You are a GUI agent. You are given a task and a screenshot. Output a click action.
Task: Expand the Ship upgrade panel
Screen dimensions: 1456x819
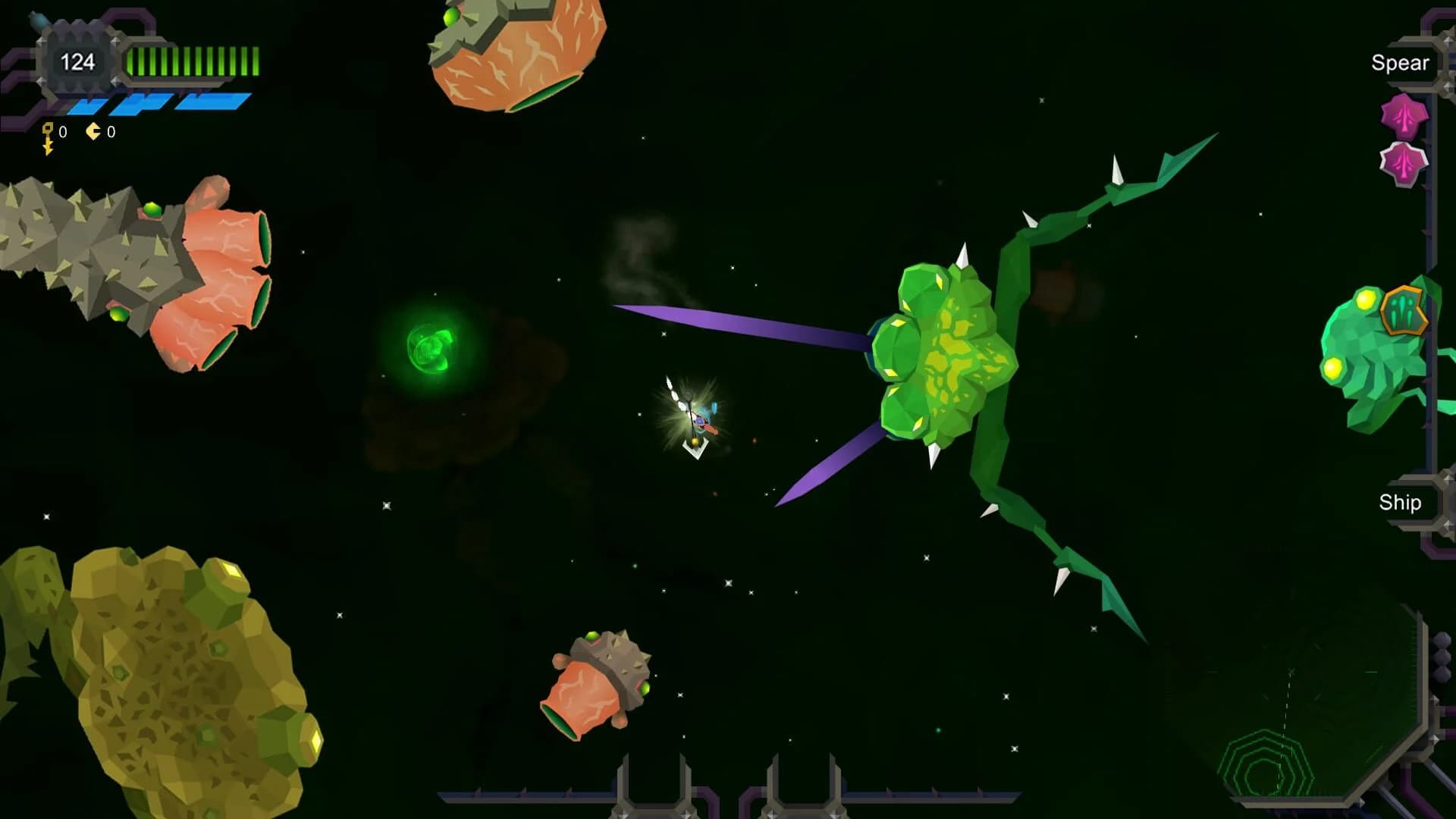[x=1400, y=502]
